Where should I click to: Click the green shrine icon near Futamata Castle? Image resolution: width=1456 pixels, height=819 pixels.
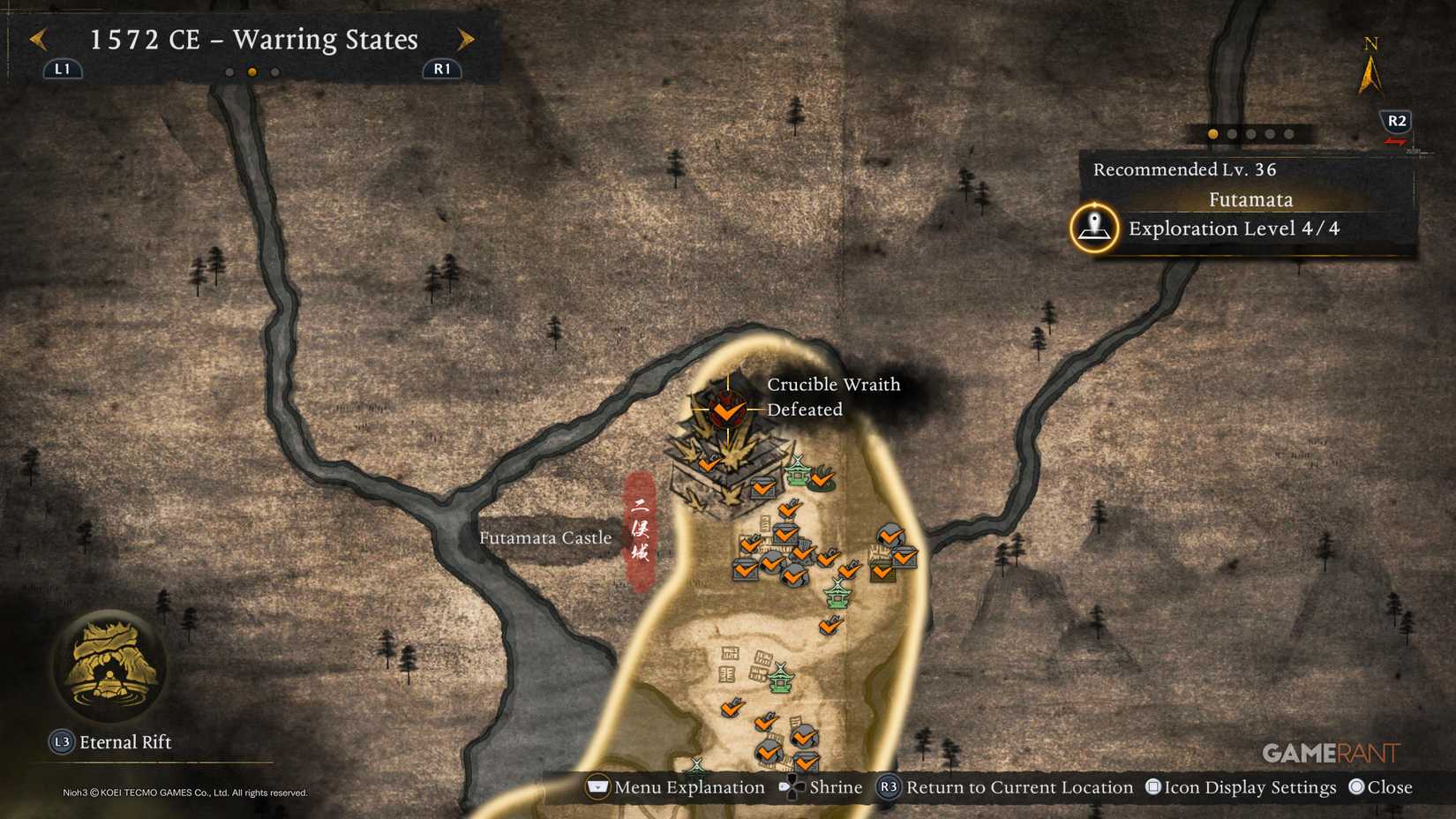(x=797, y=473)
